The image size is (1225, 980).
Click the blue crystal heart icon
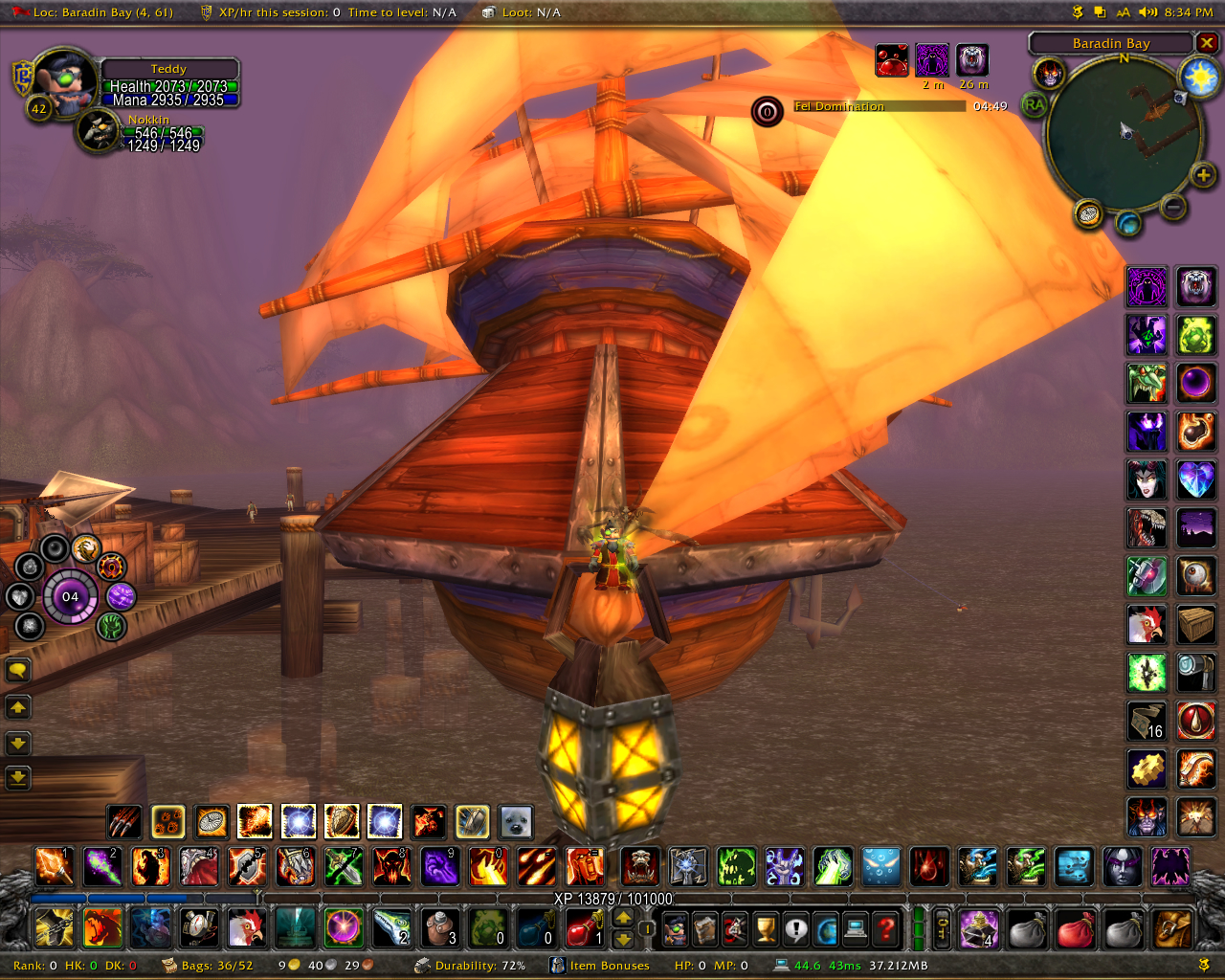click(x=1195, y=479)
